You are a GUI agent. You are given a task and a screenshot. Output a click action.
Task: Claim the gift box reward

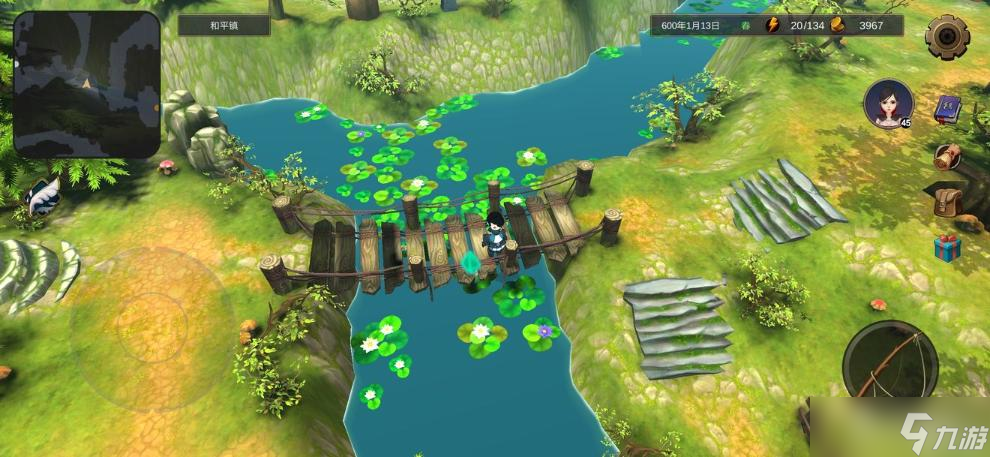click(x=947, y=246)
